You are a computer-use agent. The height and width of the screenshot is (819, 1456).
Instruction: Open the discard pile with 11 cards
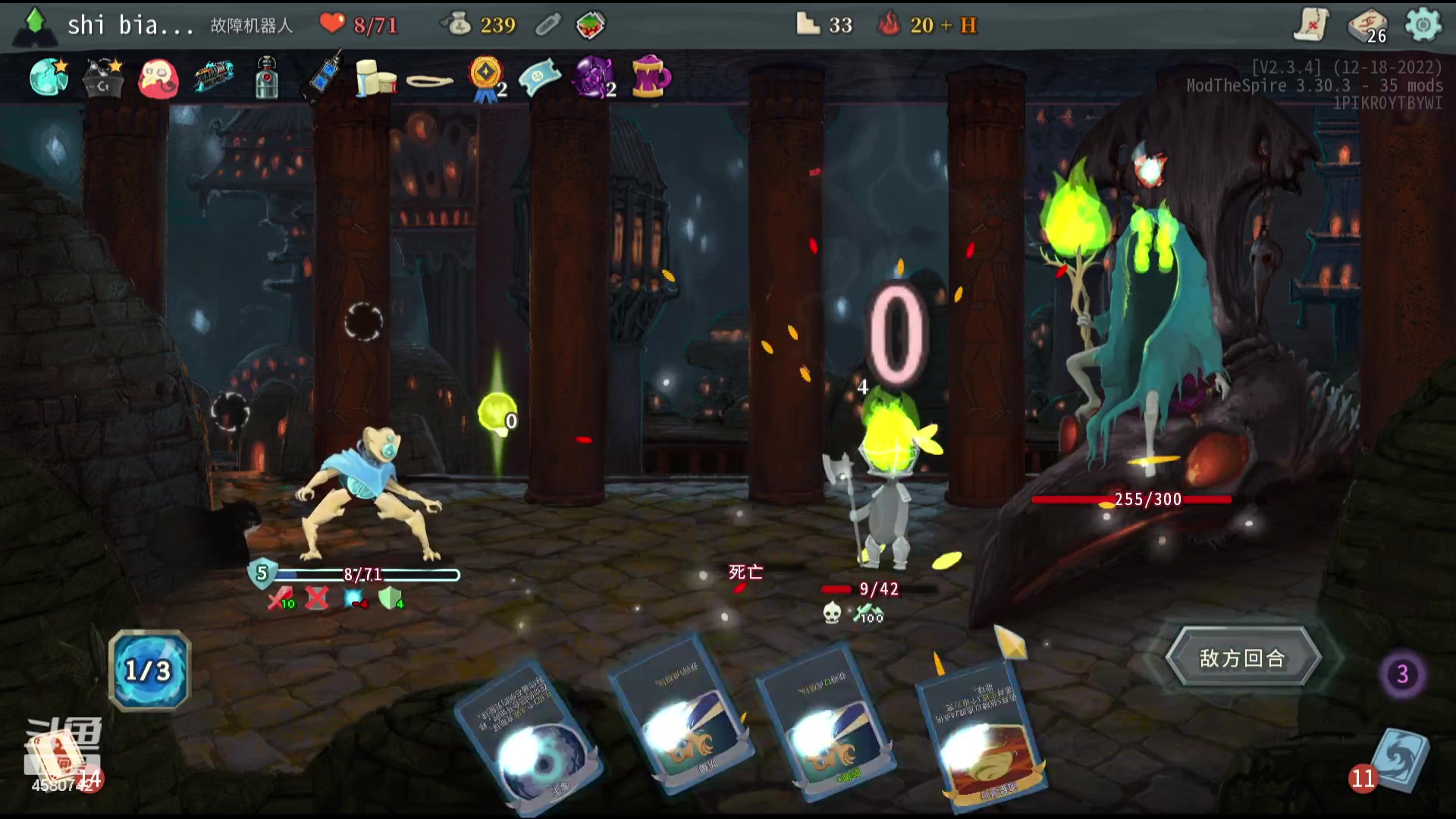(1399, 761)
